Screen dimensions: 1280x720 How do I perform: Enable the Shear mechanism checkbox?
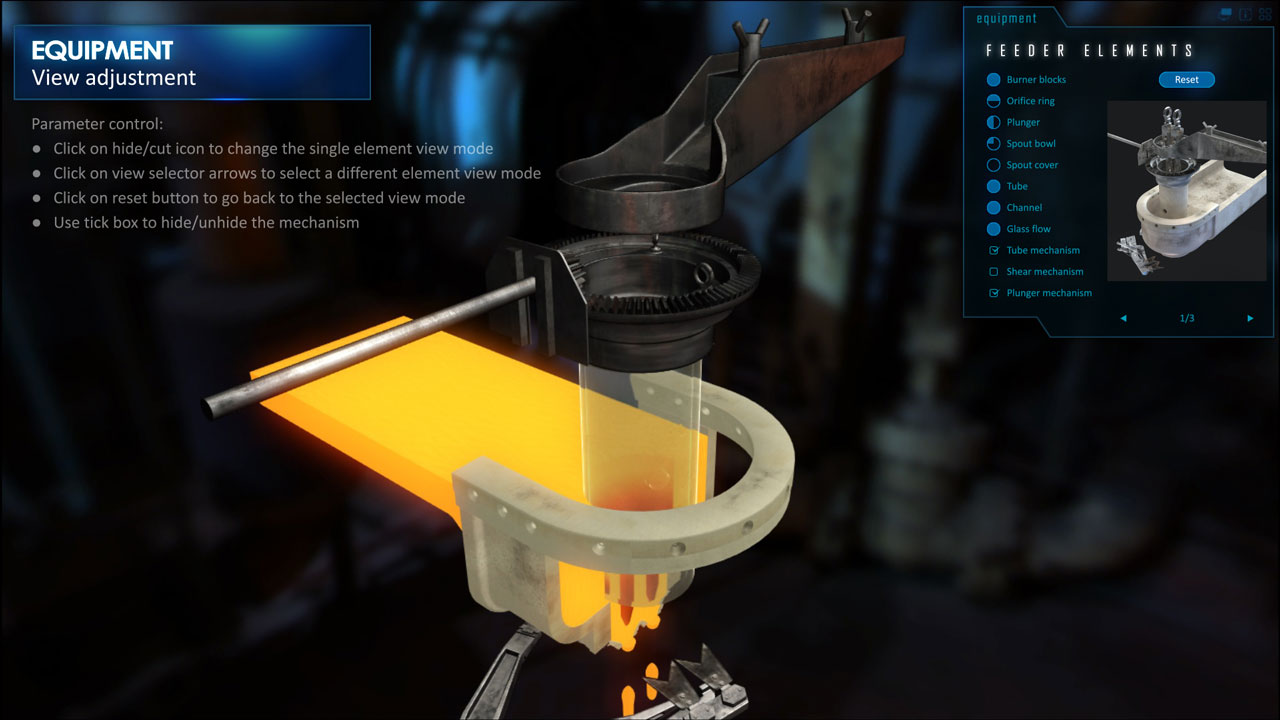(x=994, y=272)
